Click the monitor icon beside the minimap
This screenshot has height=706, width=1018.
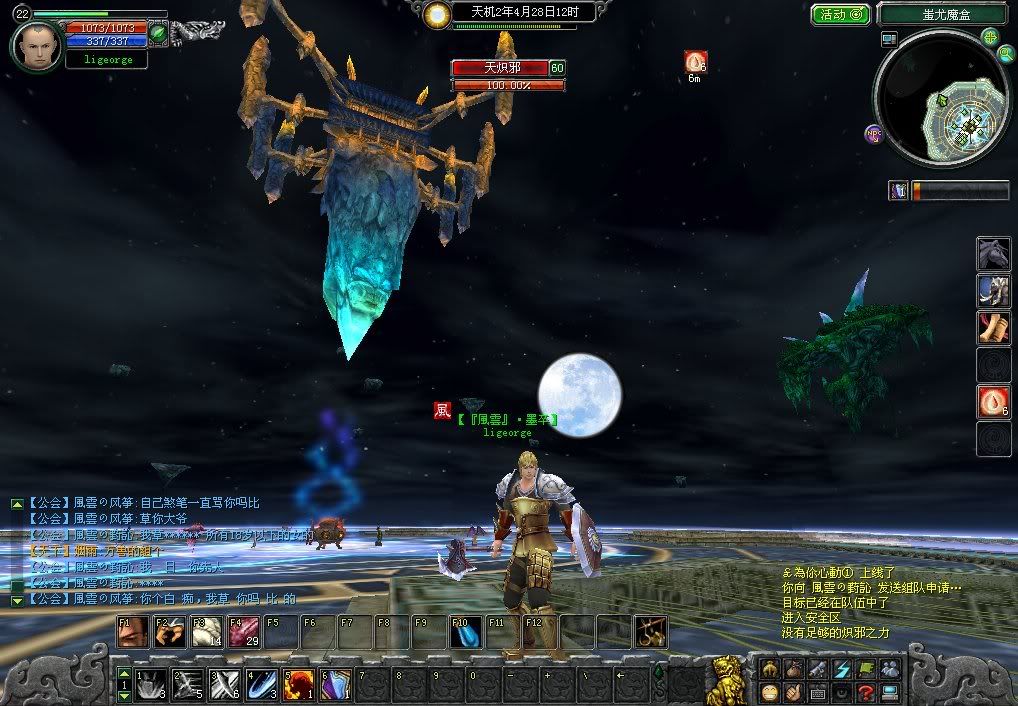[889, 39]
